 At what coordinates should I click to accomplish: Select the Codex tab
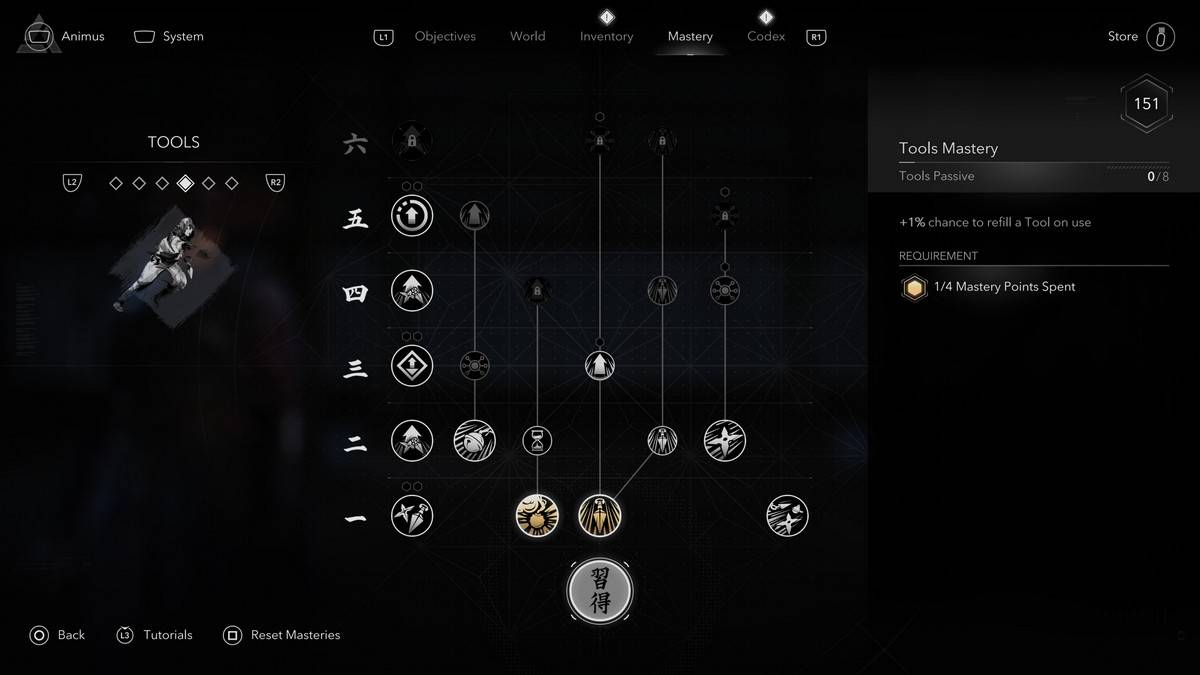765,36
